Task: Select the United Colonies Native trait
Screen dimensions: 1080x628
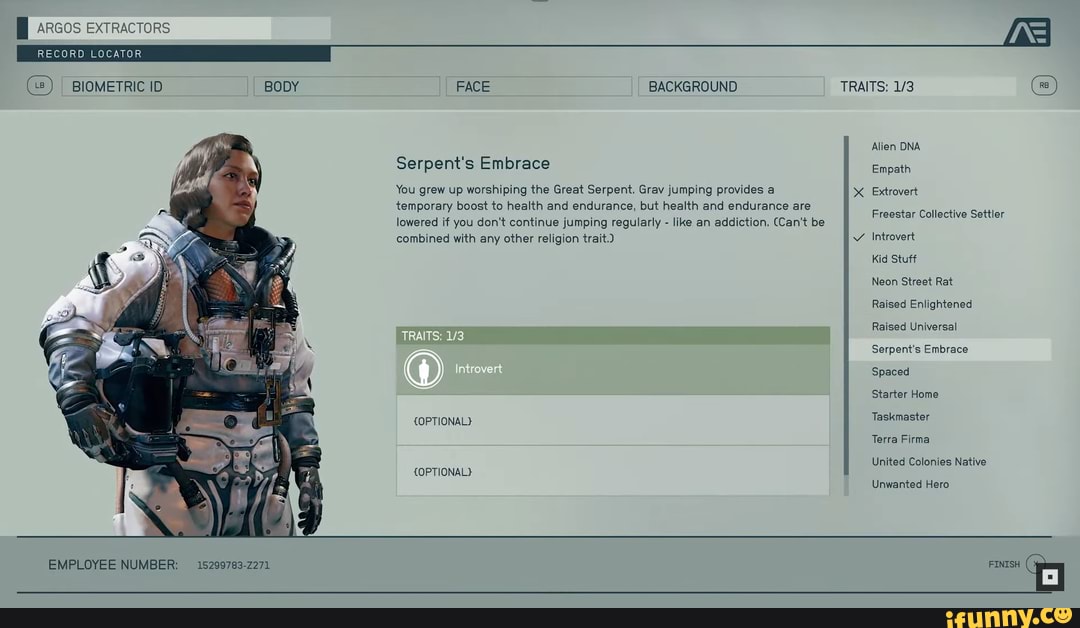Action: (929, 462)
